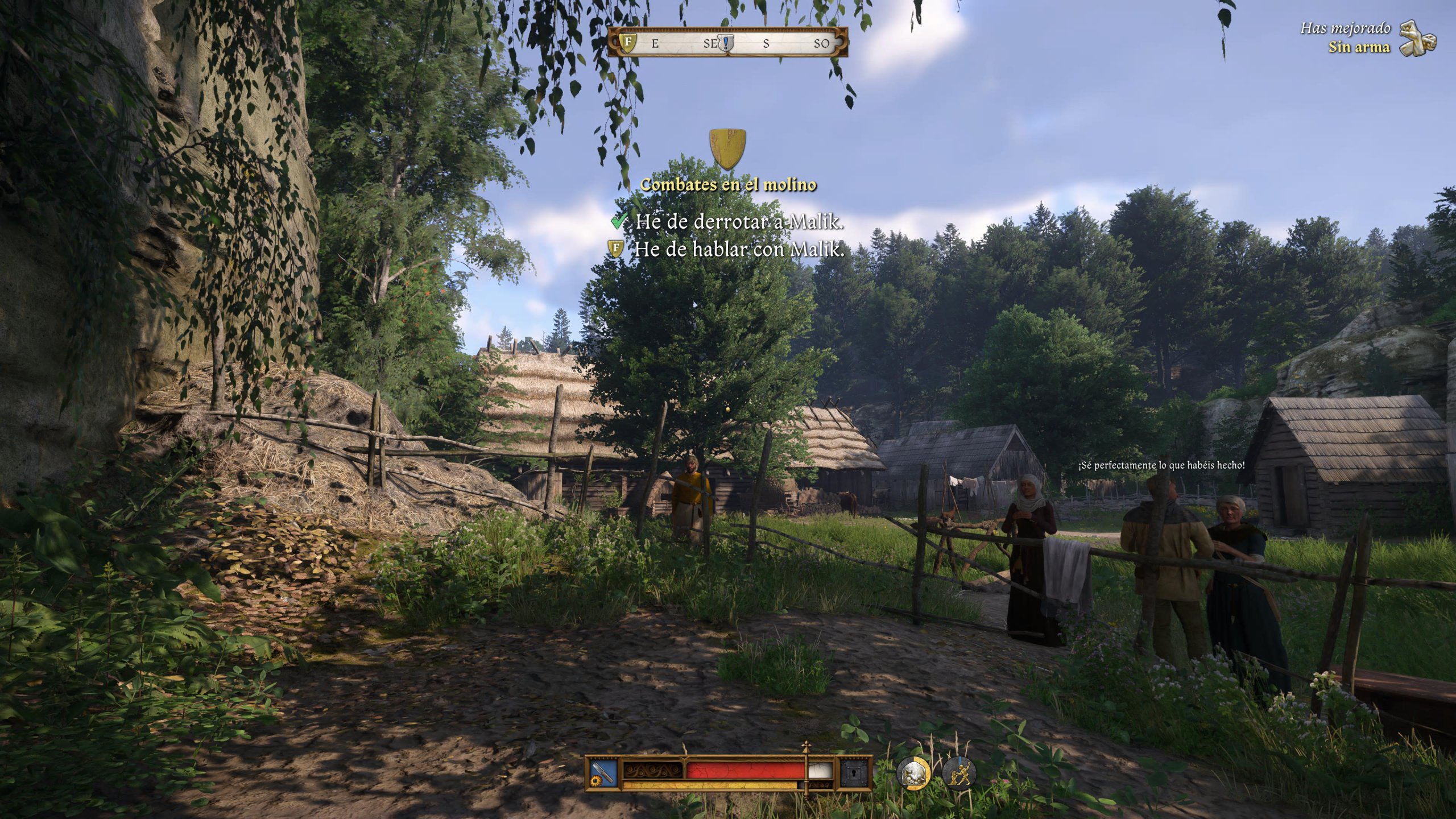The height and width of the screenshot is (819, 1456).
Task: Open the Combates en el molino quest
Action: [728, 184]
